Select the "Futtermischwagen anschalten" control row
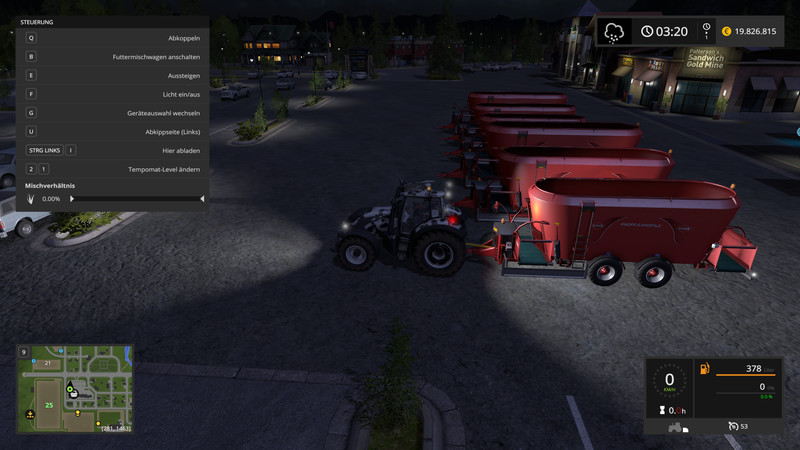Screen dimensions: 800x450 [x=113, y=57]
